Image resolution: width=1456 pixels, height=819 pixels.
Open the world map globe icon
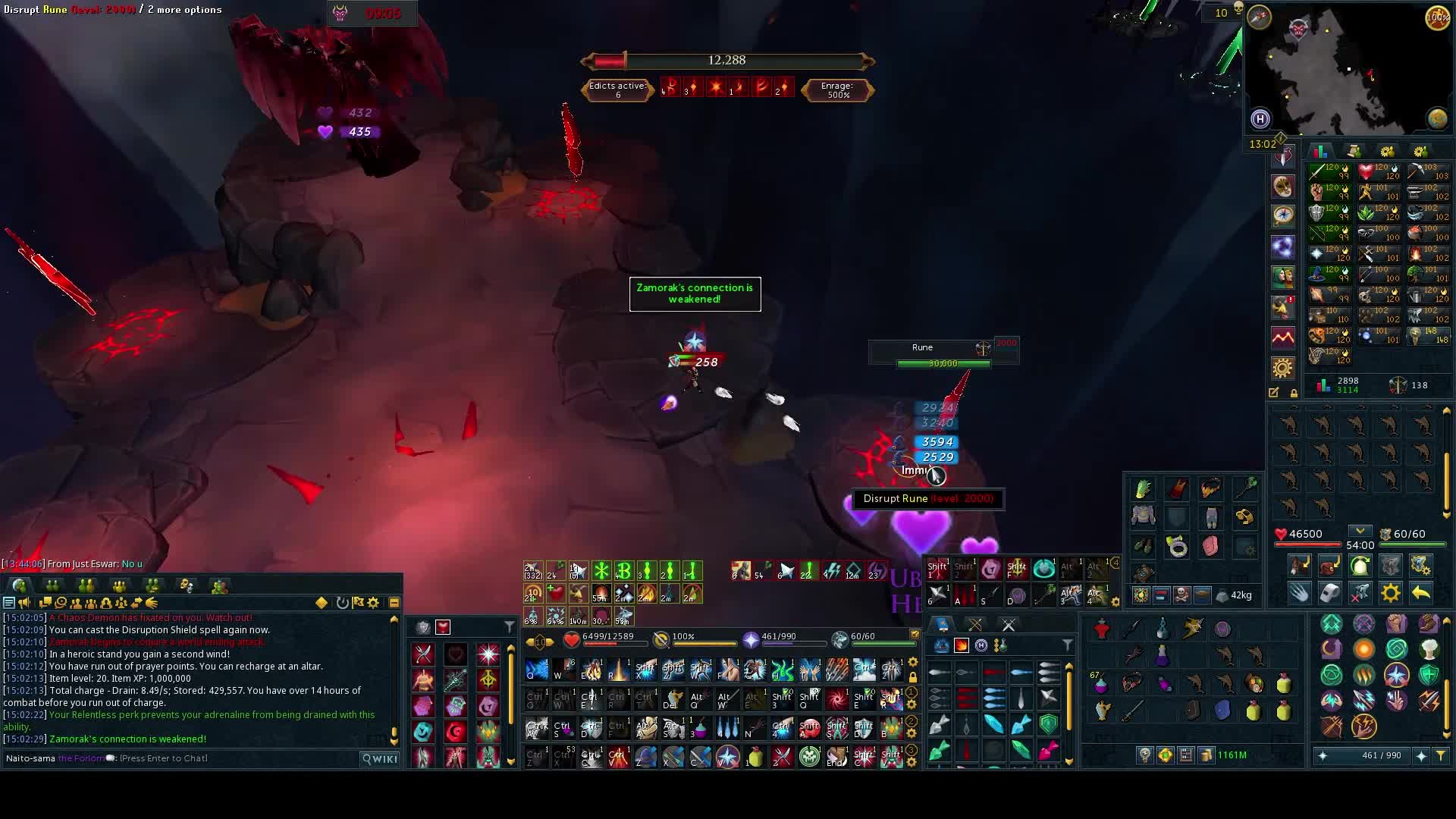point(1437,118)
